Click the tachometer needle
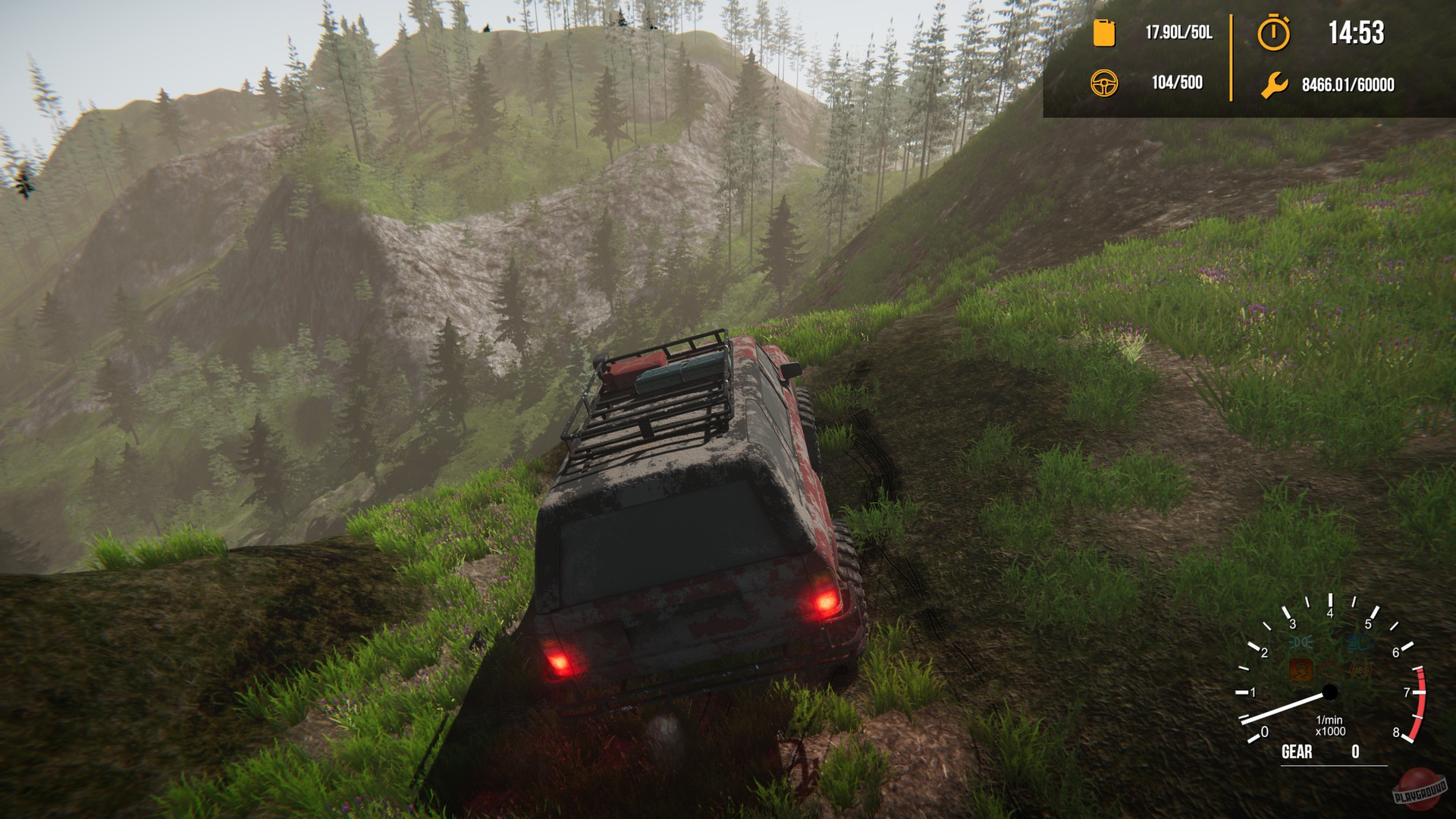 (x=1282, y=709)
